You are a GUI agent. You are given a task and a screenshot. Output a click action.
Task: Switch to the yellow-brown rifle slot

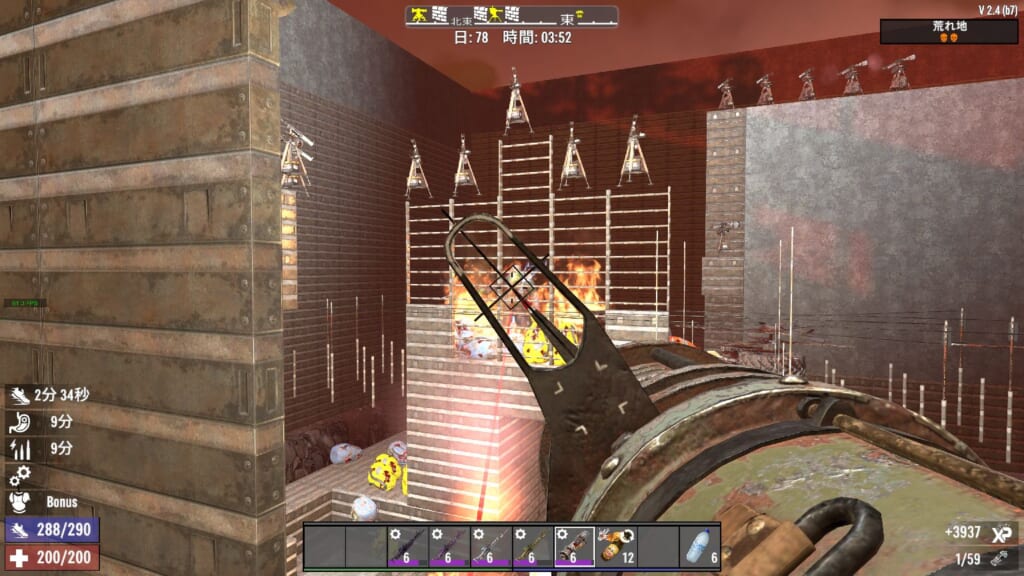click(x=532, y=547)
